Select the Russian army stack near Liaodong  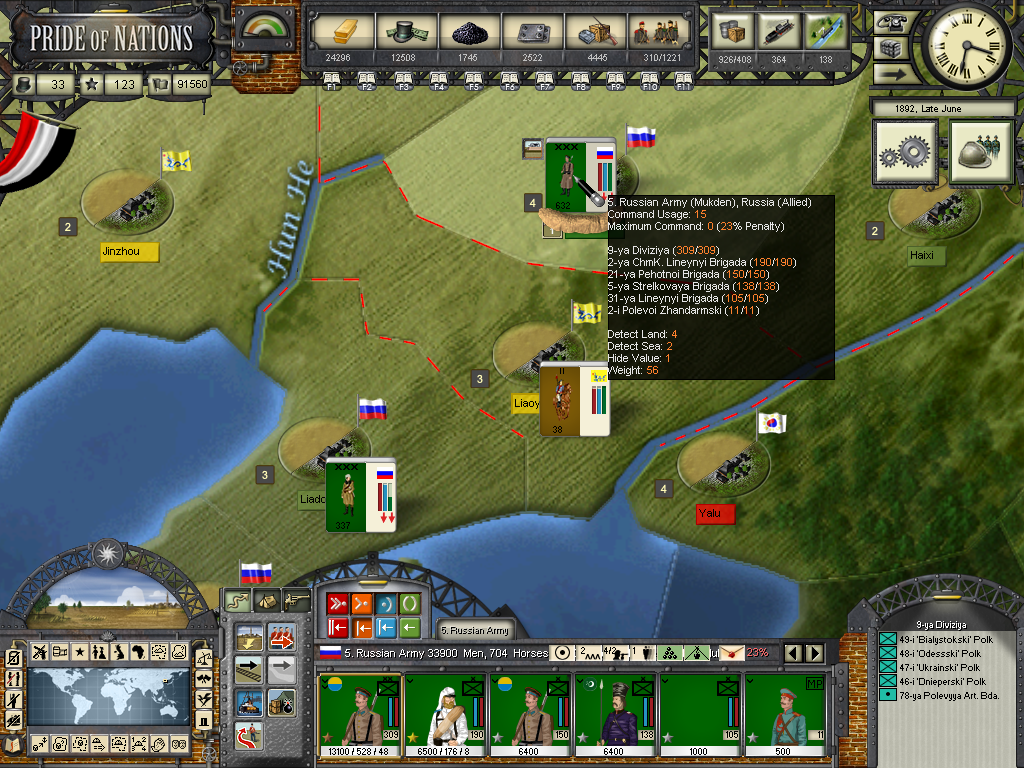coord(360,495)
